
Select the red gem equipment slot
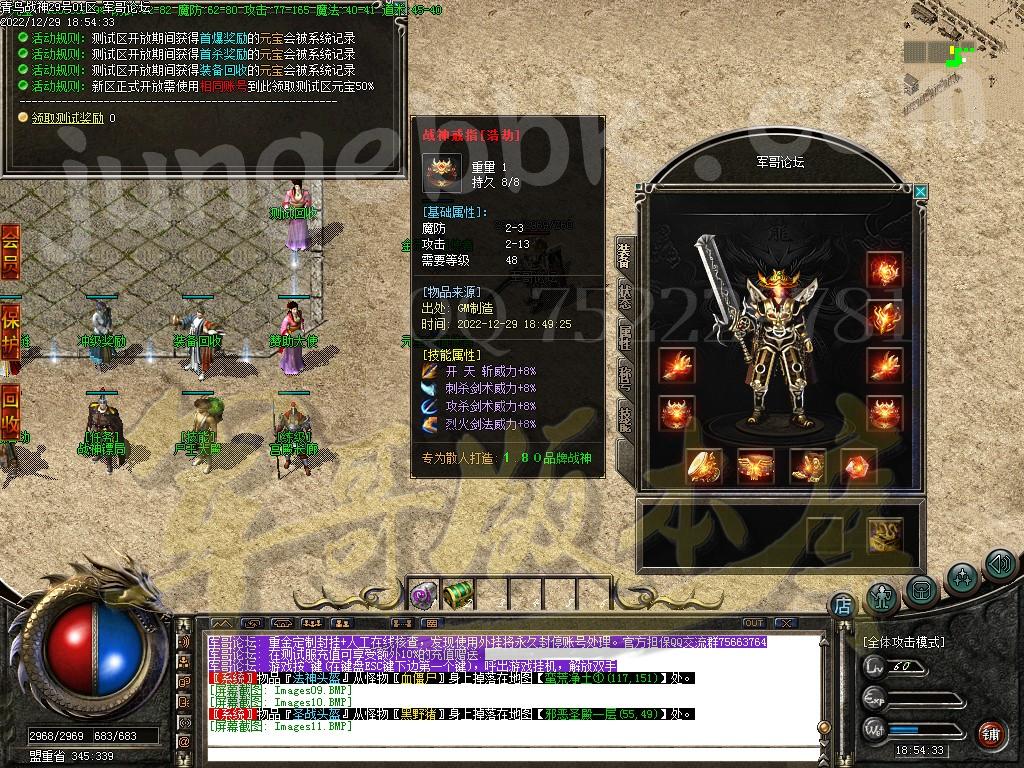pyautogui.click(x=858, y=466)
